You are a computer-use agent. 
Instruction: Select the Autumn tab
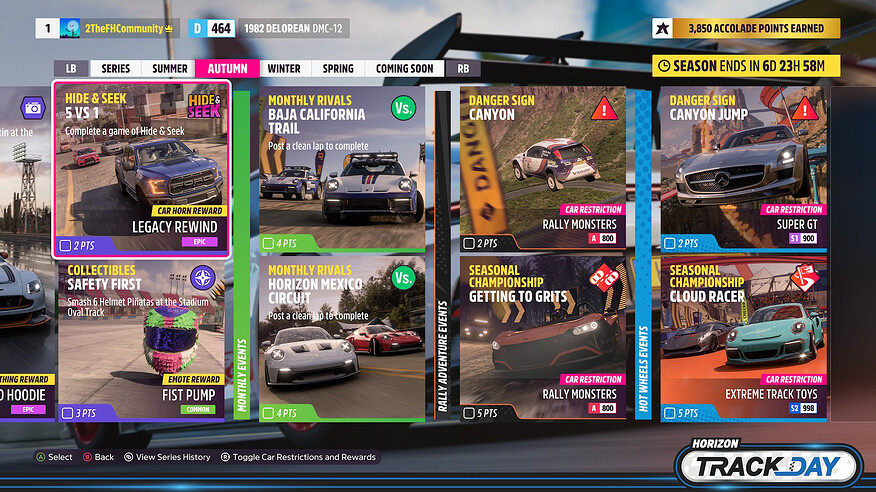(x=227, y=69)
